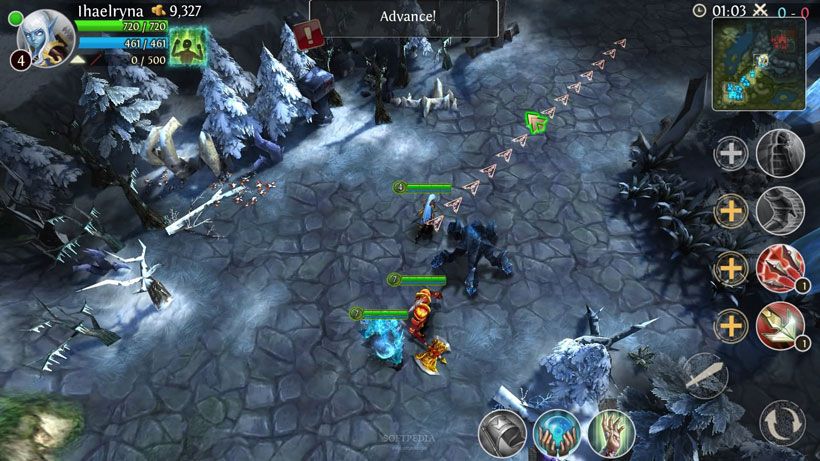This screenshot has height=461, width=820.
Task: Use the green glowing hand spell
Action: [x=611, y=432]
